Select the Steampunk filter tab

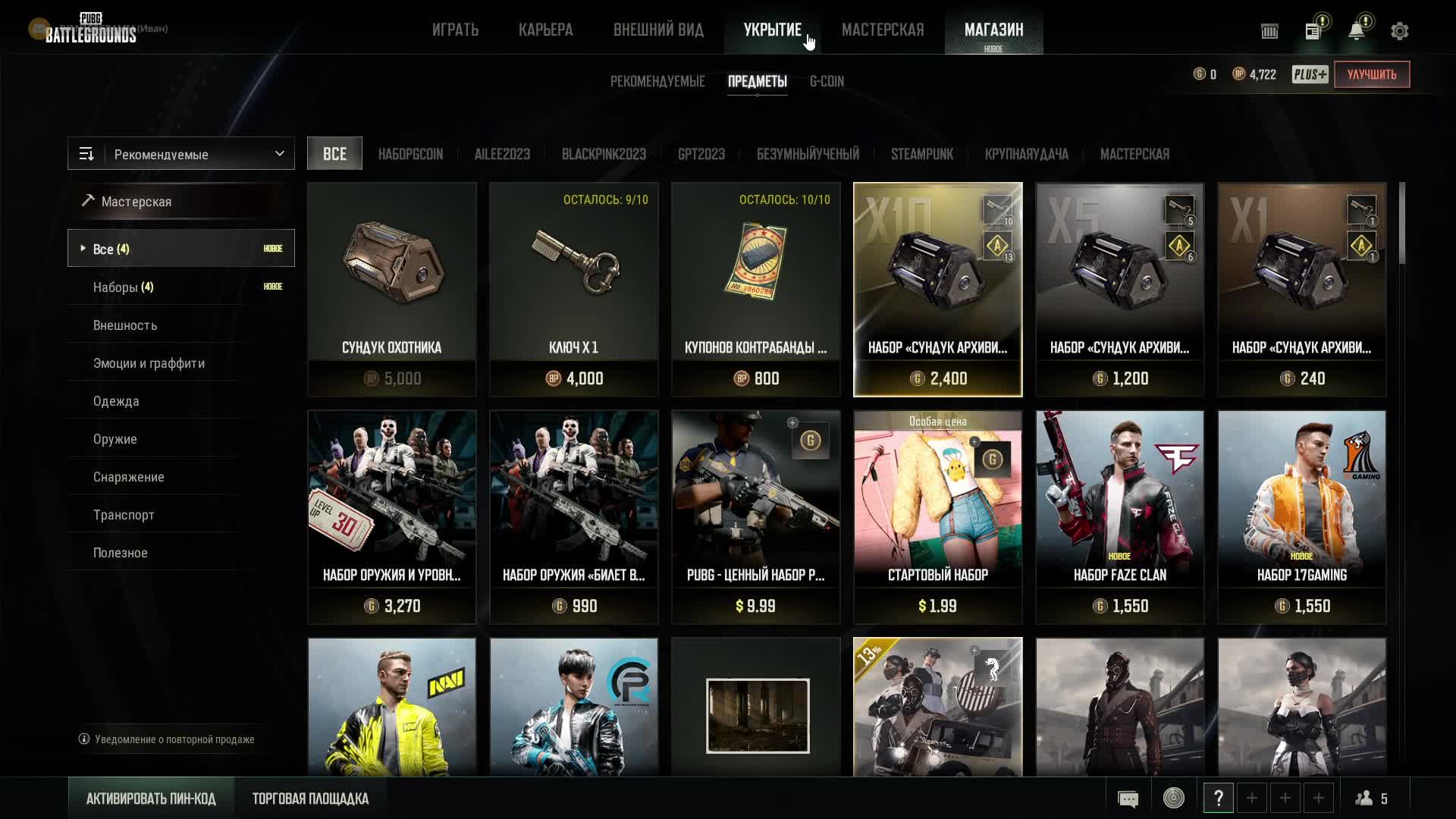[921, 154]
